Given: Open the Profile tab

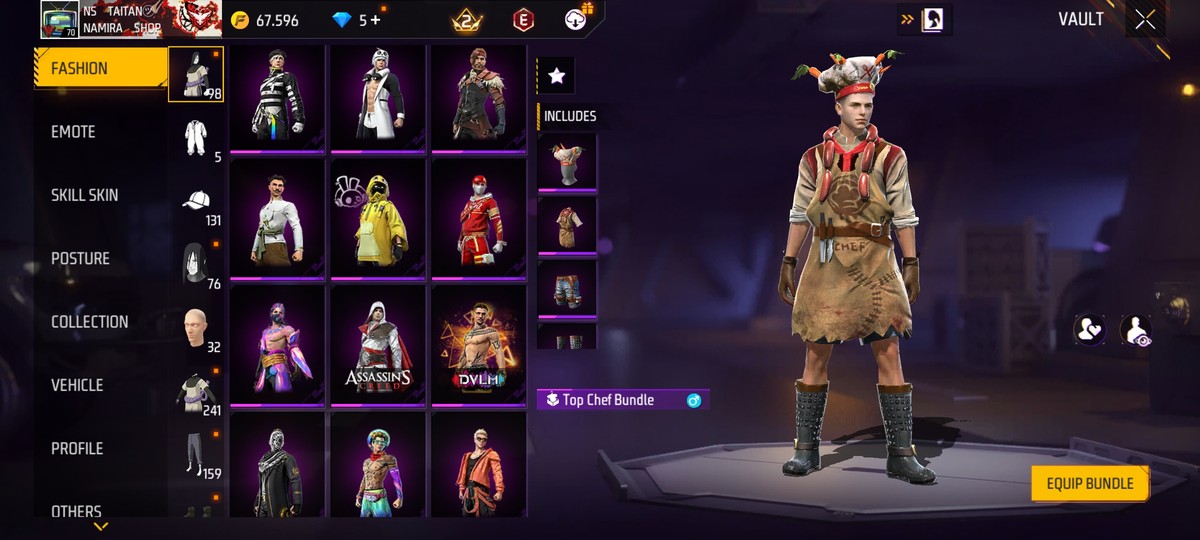Looking at the screenshot, I should coord(77,449).
